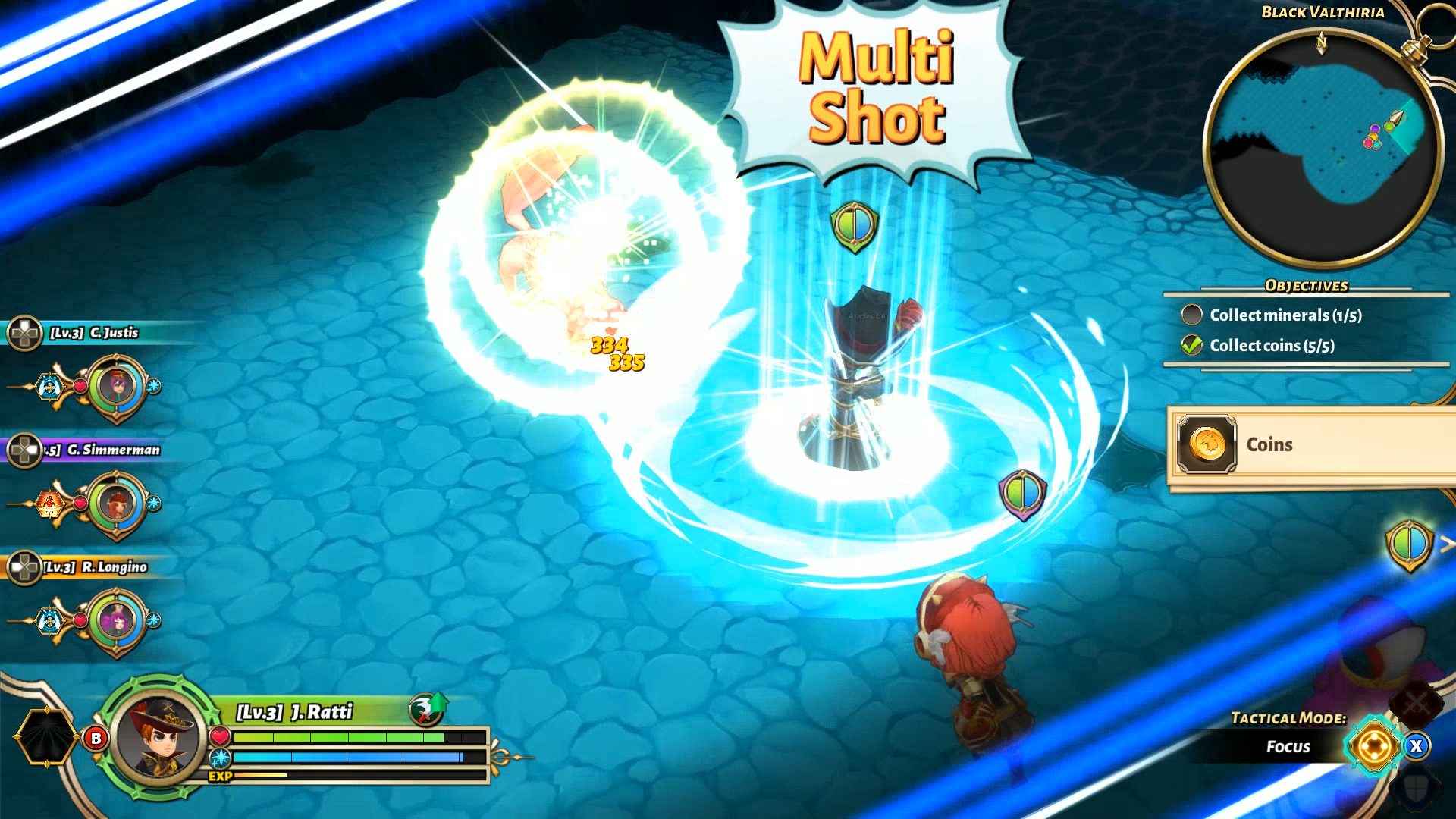Click the Coins banner label
This screenshot has height=819, width=1456.
click(1269, 445)
